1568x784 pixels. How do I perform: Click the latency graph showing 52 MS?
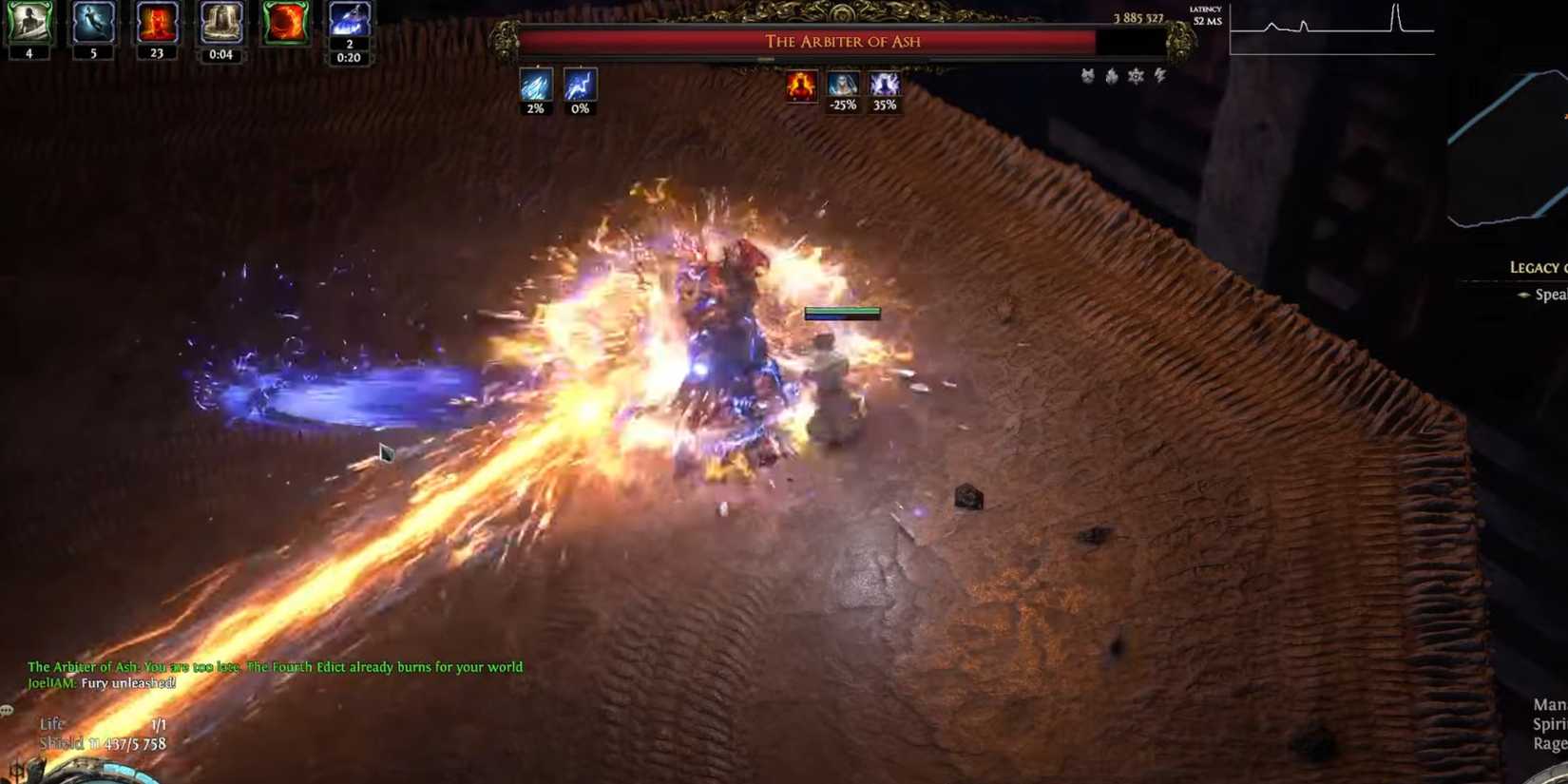tap(1330, 29)
